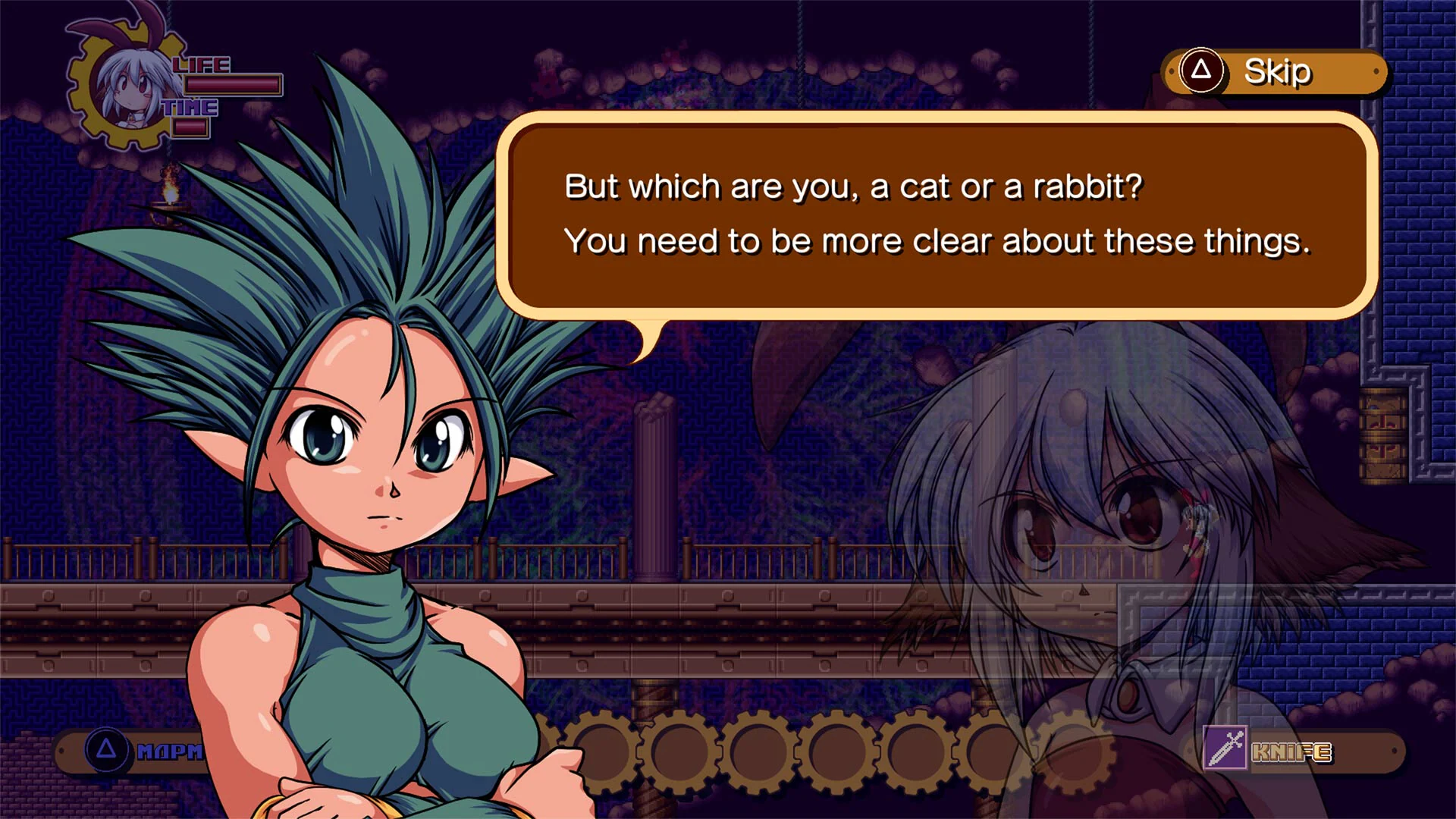Viewport: 1456px width, 819px height.
Task: Toggle the Skip option for this dialogue
Action: pos(1276,71)
